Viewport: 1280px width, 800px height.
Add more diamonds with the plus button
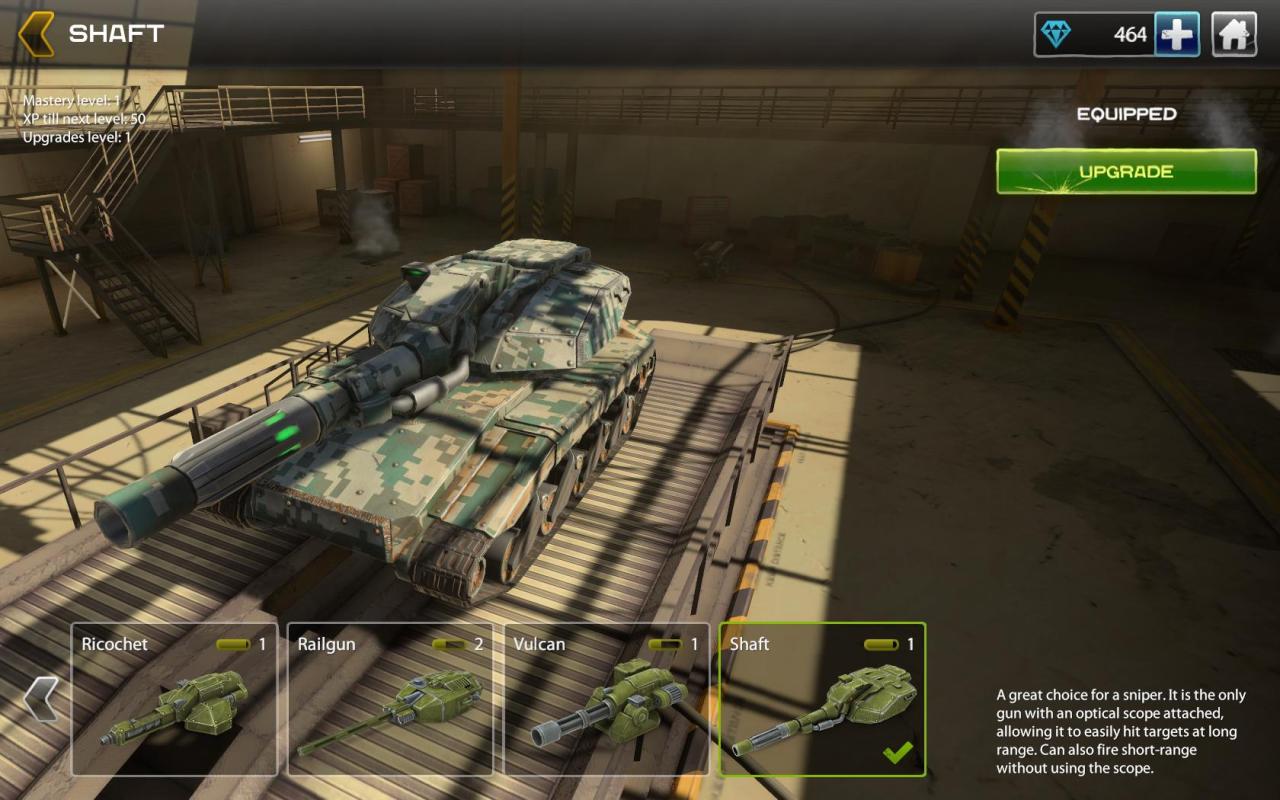tap(1177, 35)
